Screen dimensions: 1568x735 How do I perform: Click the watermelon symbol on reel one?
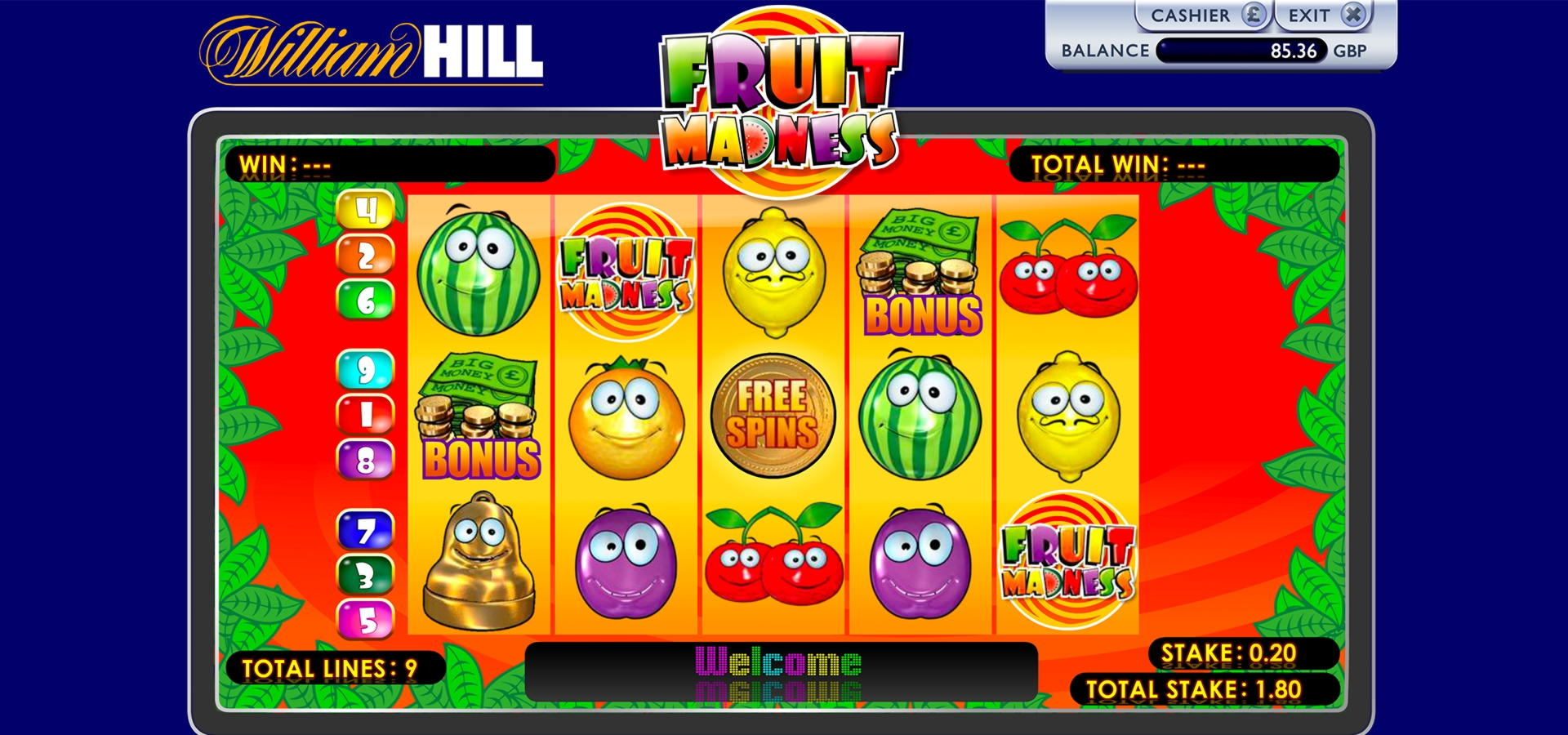pos(479,274)
